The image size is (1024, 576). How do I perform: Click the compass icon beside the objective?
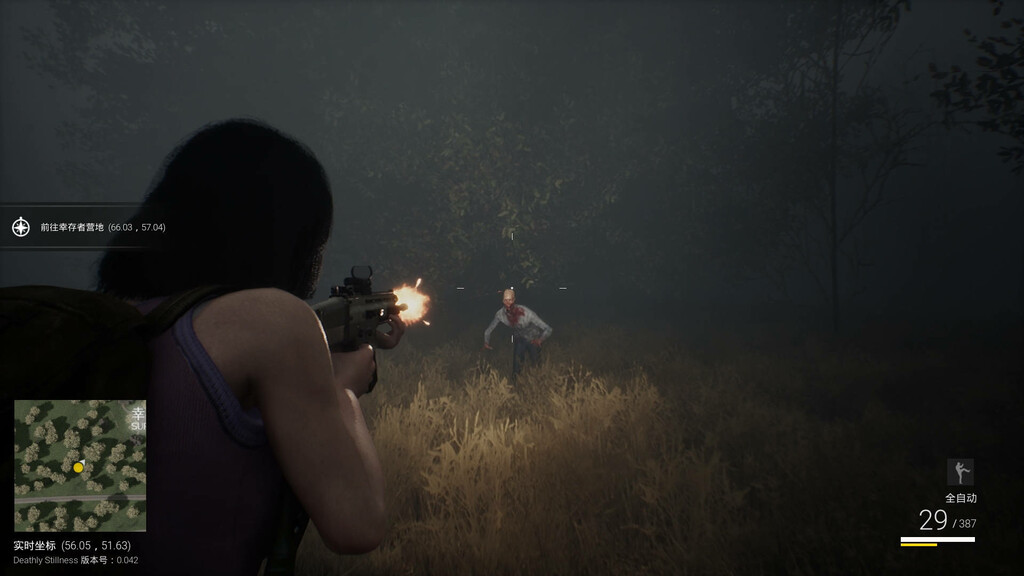tap(21, 227)
